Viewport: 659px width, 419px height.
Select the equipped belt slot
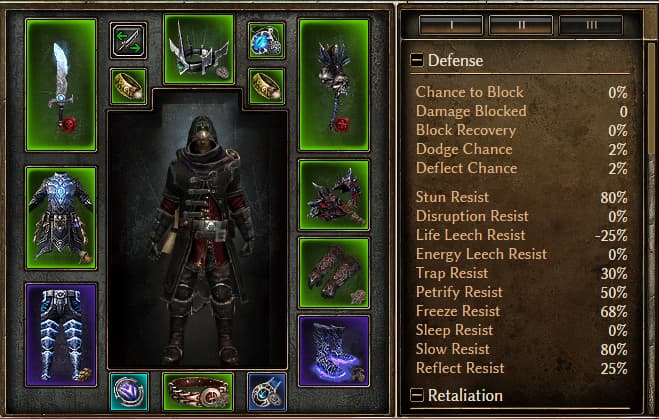(x=198, y=391)
